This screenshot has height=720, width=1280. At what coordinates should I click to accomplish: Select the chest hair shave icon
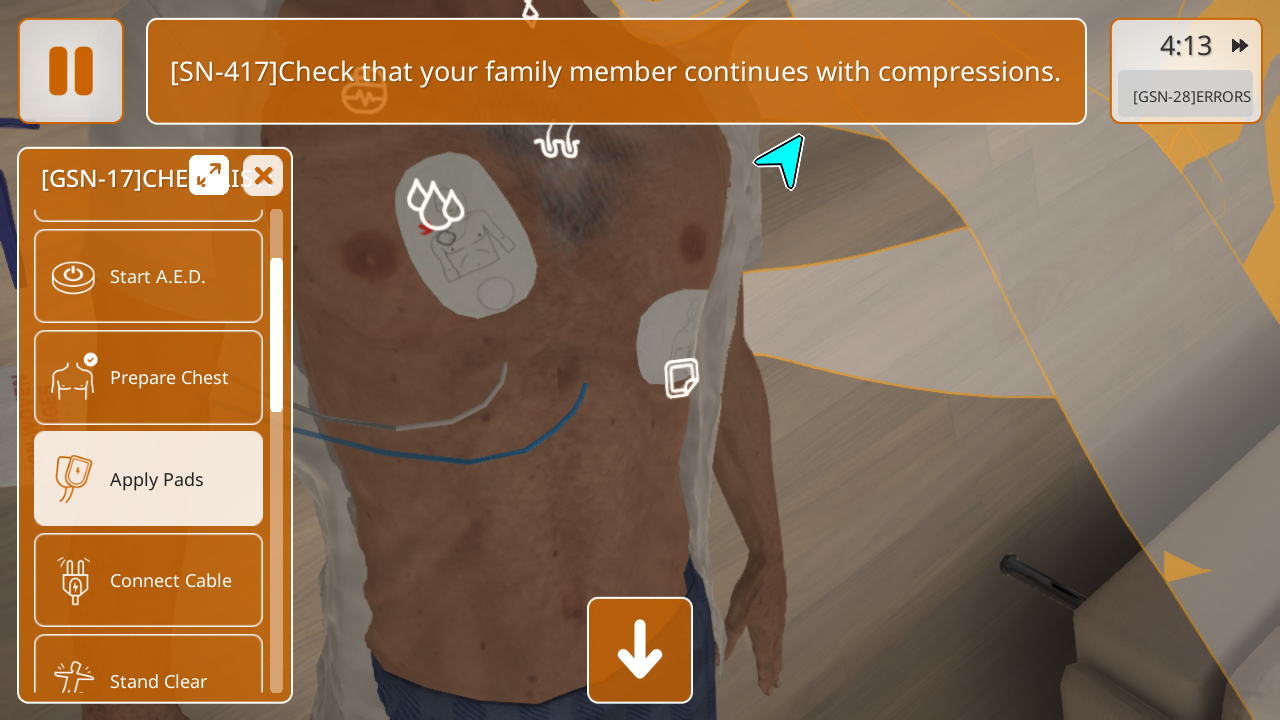(557, 142)
